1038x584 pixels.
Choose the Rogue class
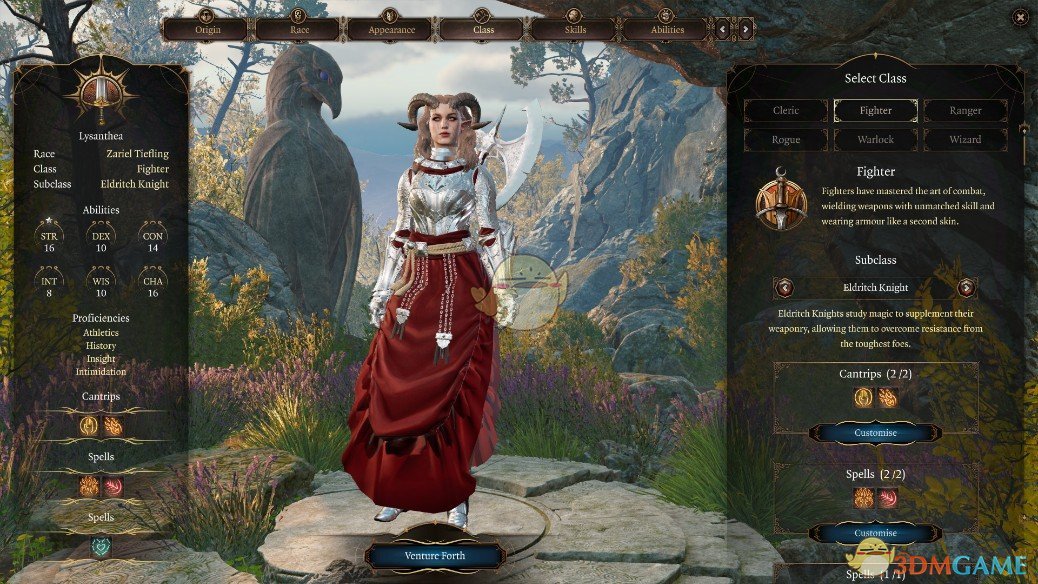coord(786,140)
